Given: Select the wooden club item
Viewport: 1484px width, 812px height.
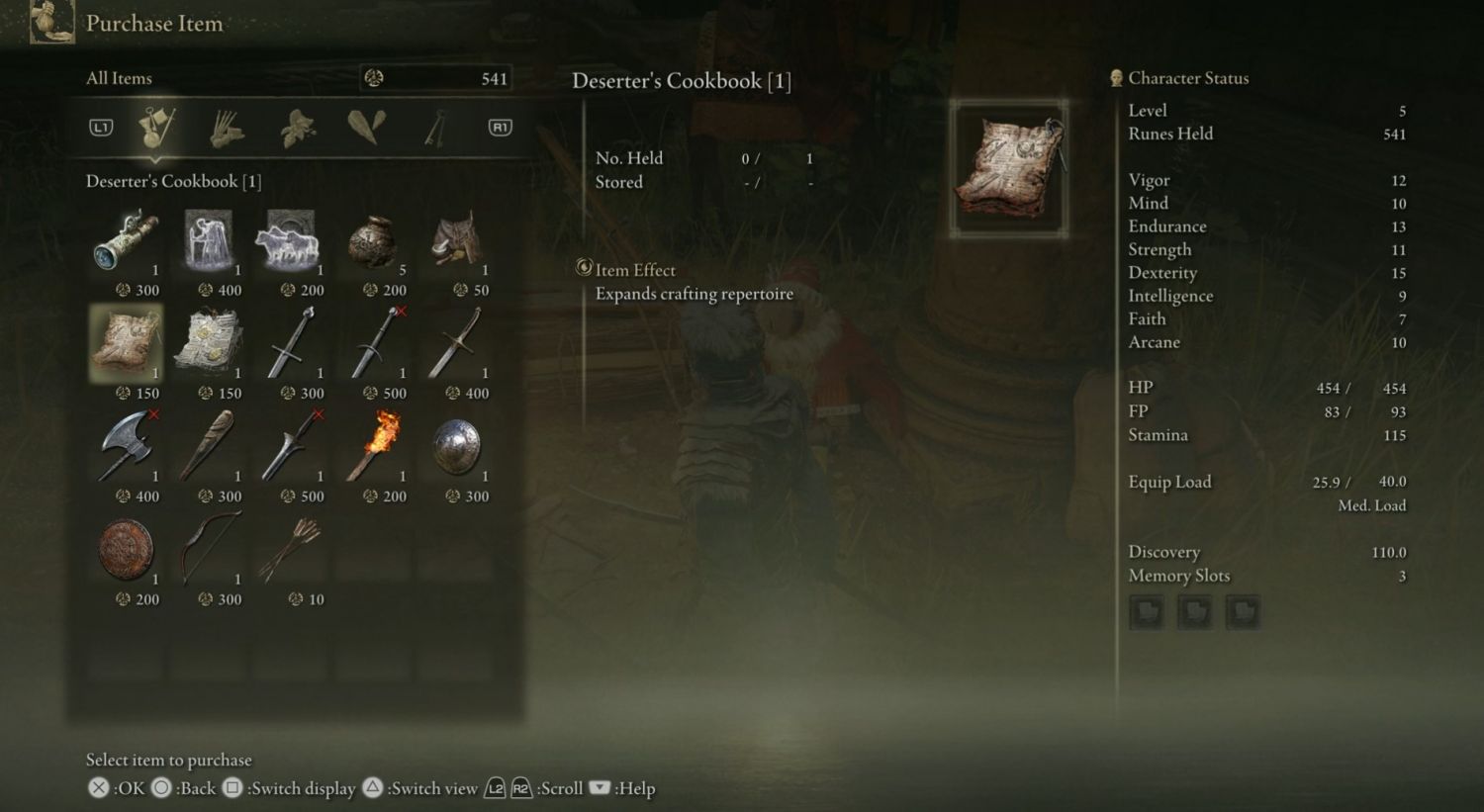Looking at the screenshot, I should click(209, 447).
